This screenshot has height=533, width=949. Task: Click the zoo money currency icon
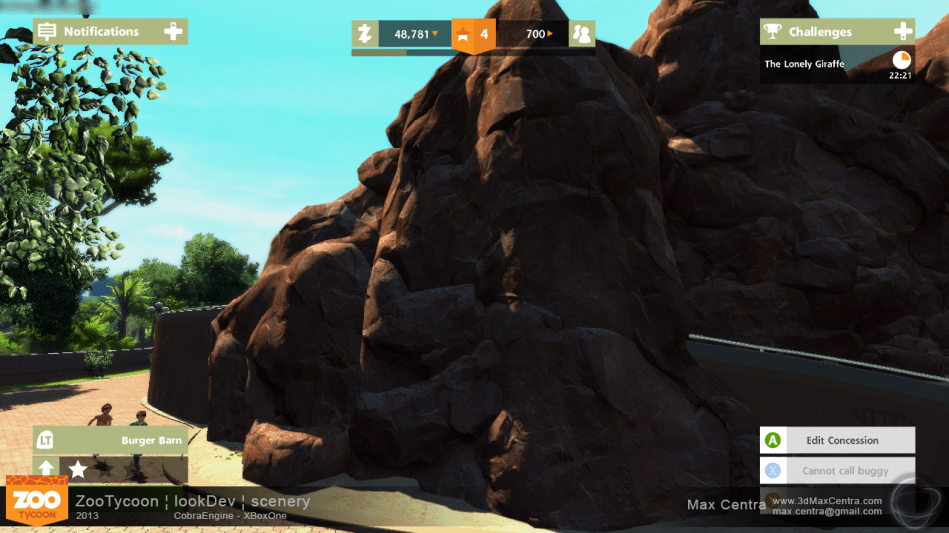coord(365,35)
